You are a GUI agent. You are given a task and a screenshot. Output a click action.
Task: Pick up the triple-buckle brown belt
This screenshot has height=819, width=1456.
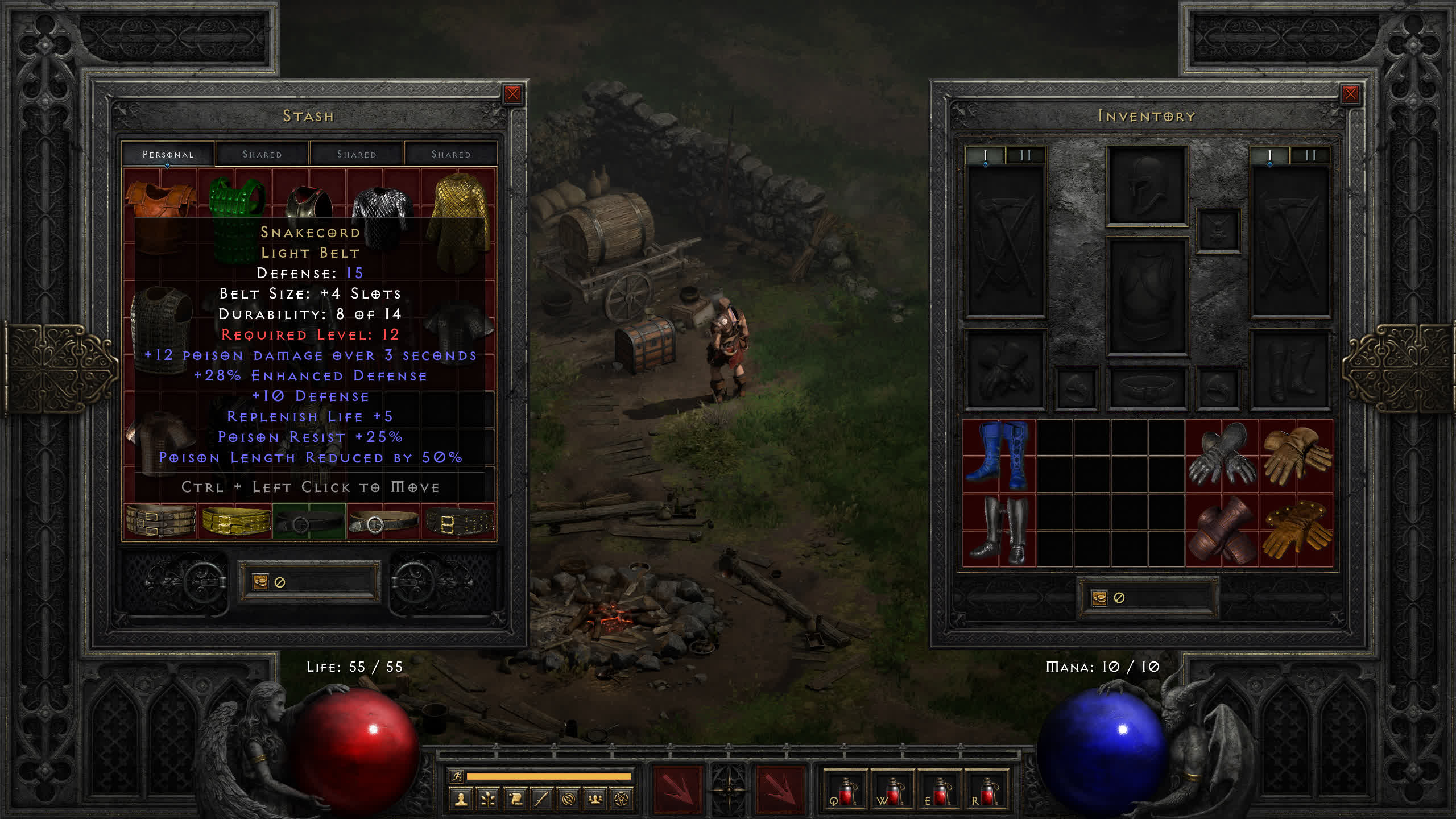click(160, 521)
